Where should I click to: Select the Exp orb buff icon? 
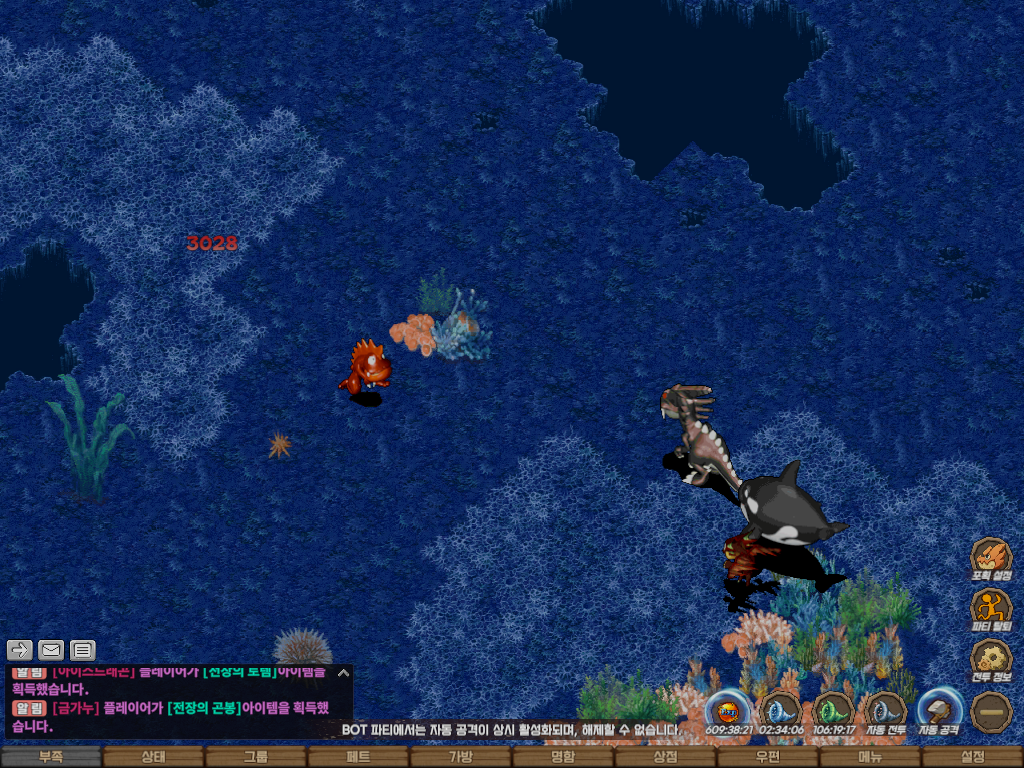pos(728,711)
